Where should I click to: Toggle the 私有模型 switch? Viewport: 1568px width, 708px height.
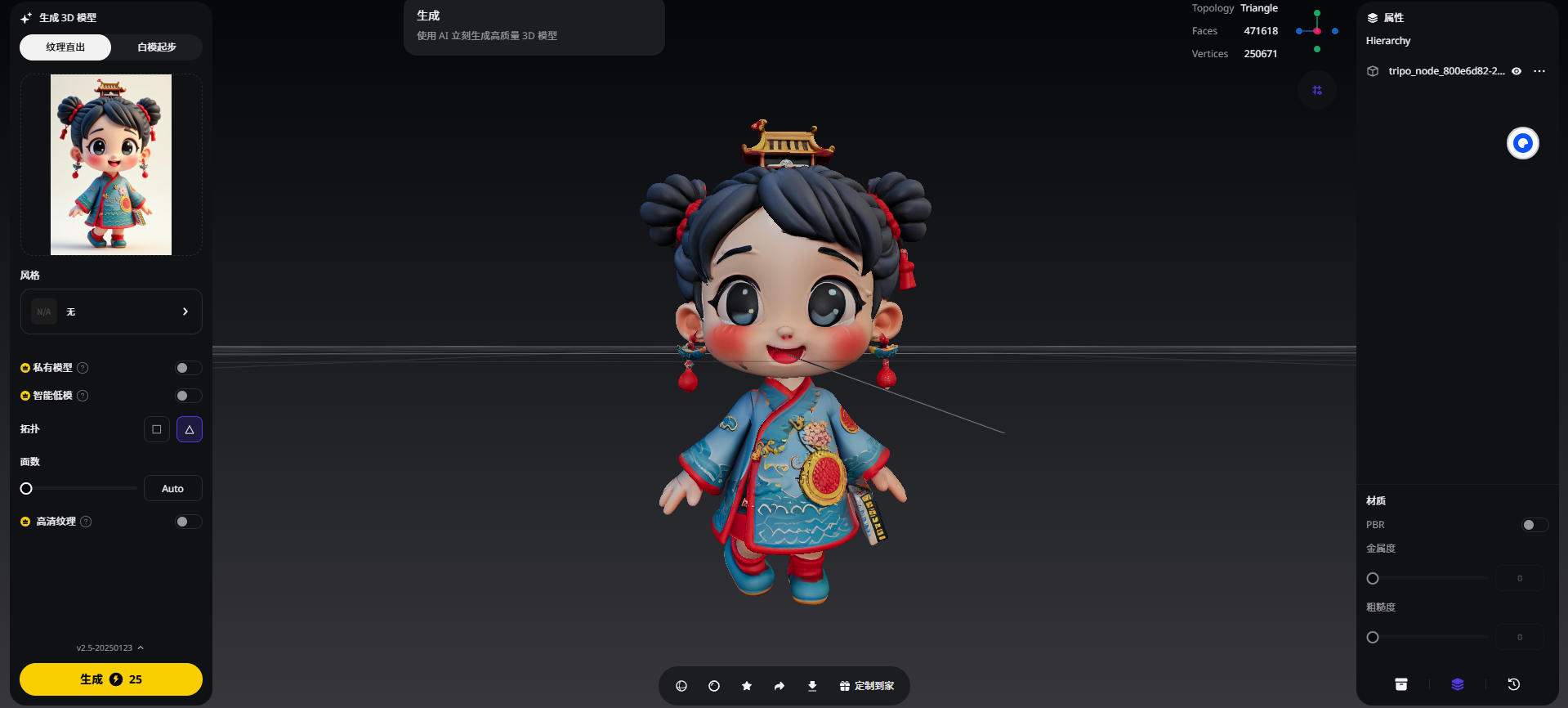pos(188,368)
